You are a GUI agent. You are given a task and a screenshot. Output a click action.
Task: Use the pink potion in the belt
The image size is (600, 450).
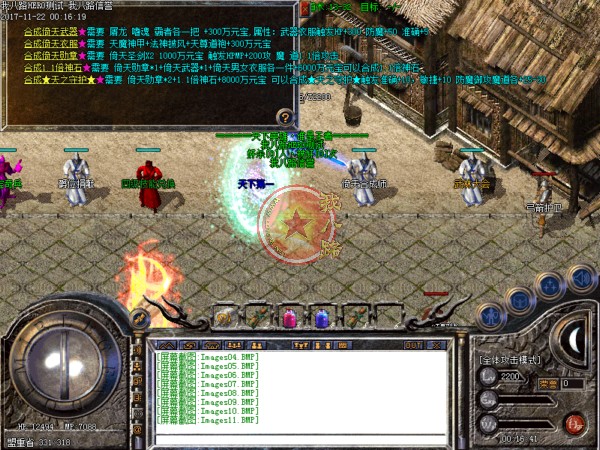[290, 318]
